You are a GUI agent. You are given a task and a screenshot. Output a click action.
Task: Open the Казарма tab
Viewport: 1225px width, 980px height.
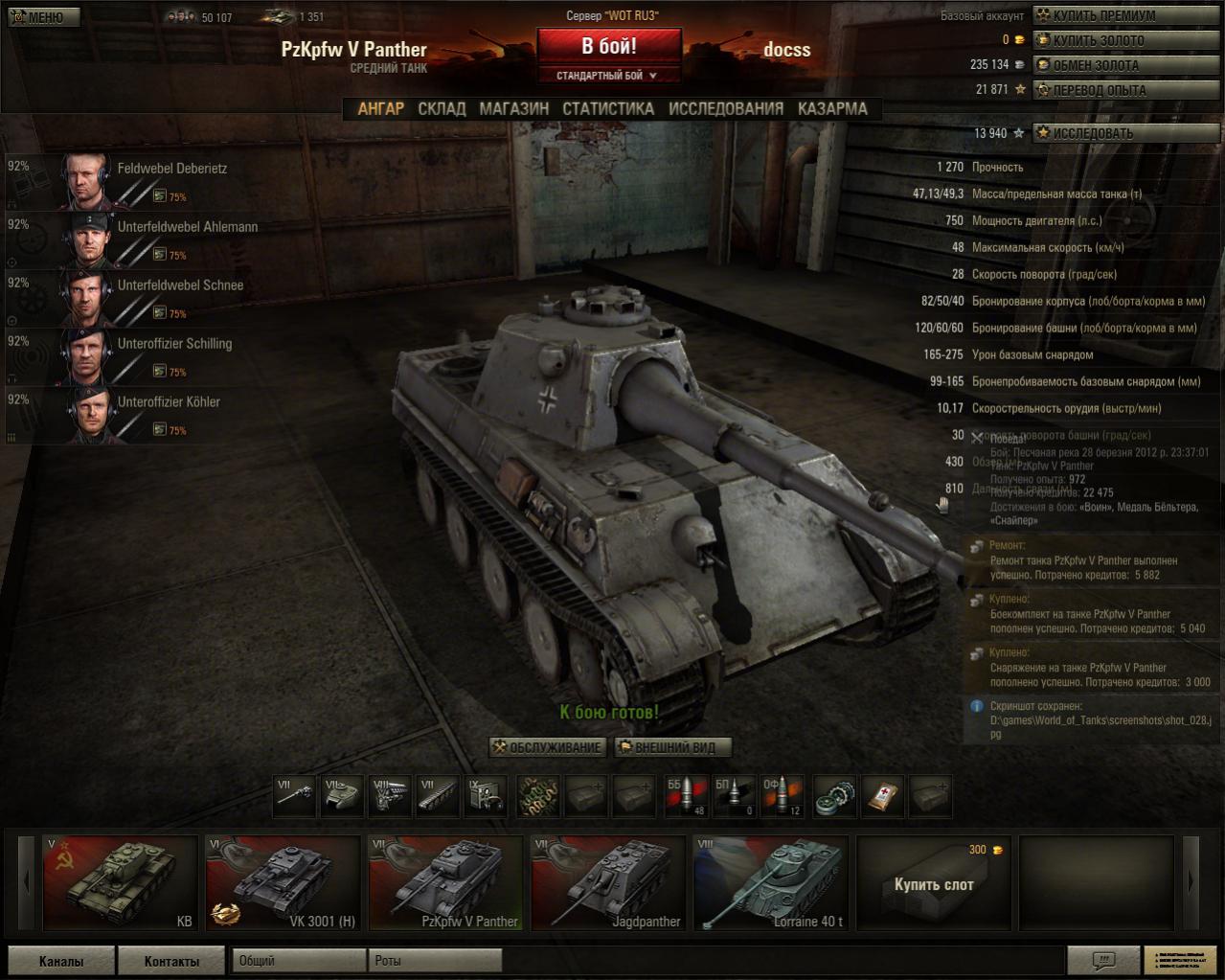832,109
